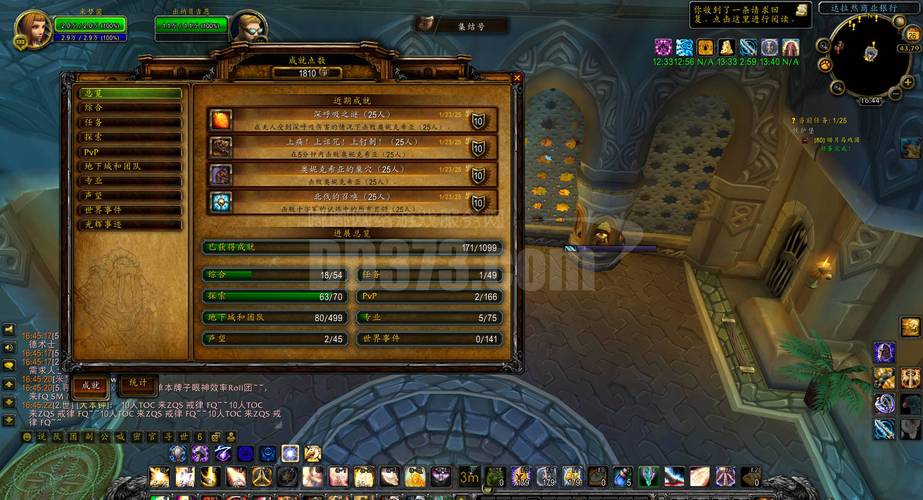Select the 综合 achievement category
The height and width of the screenshot is (500, 923).
[x=130, y=108]
